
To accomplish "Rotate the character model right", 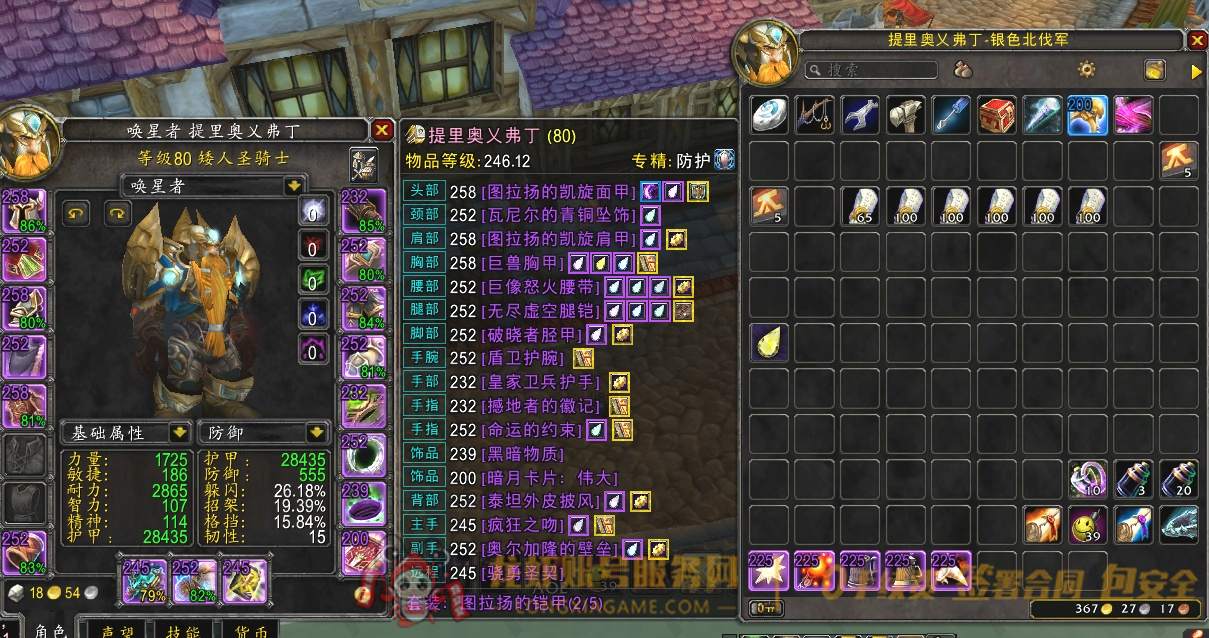I will (118, 212).
